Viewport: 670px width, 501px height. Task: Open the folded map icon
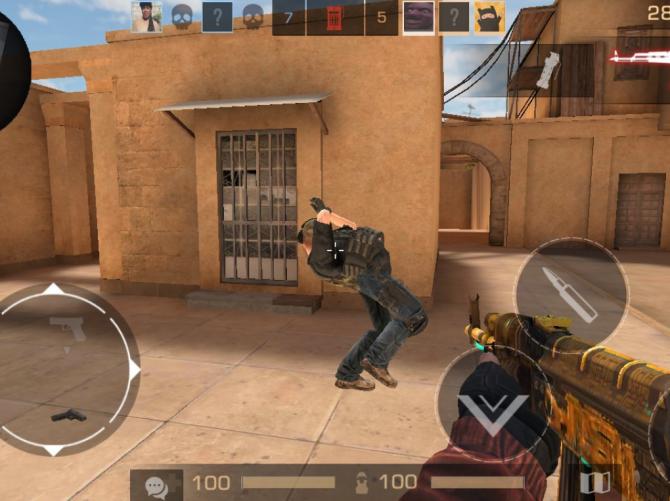coord(595,484)
